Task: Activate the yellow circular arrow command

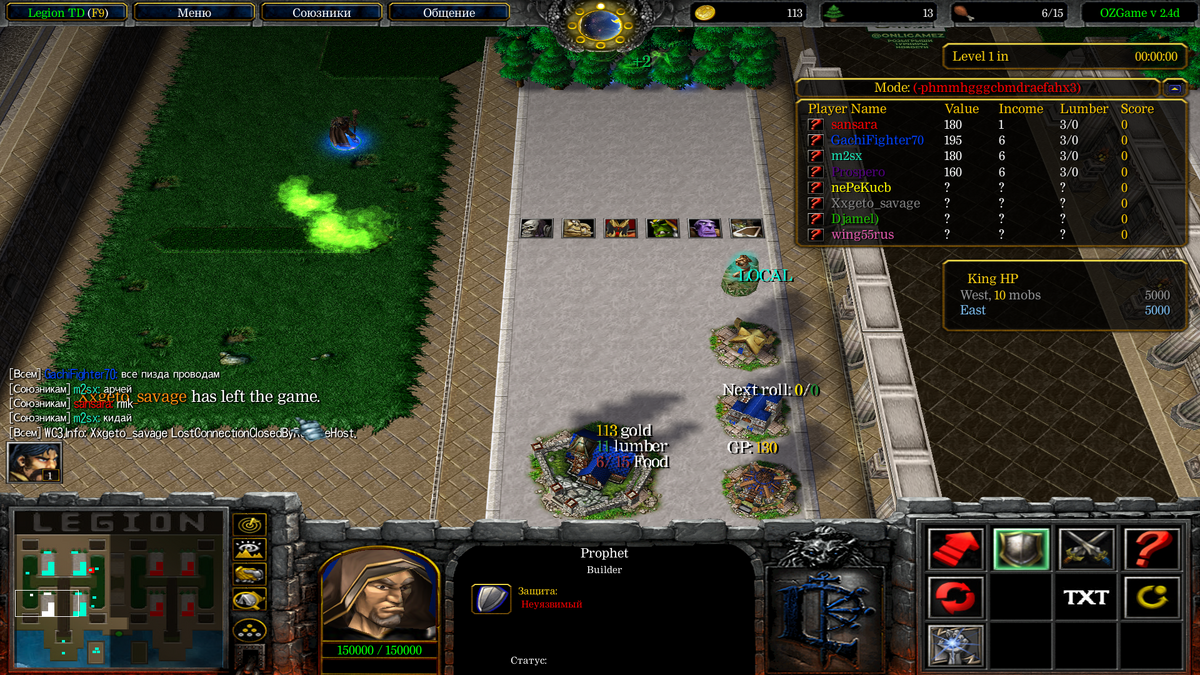Action: tap(1151, 597)
